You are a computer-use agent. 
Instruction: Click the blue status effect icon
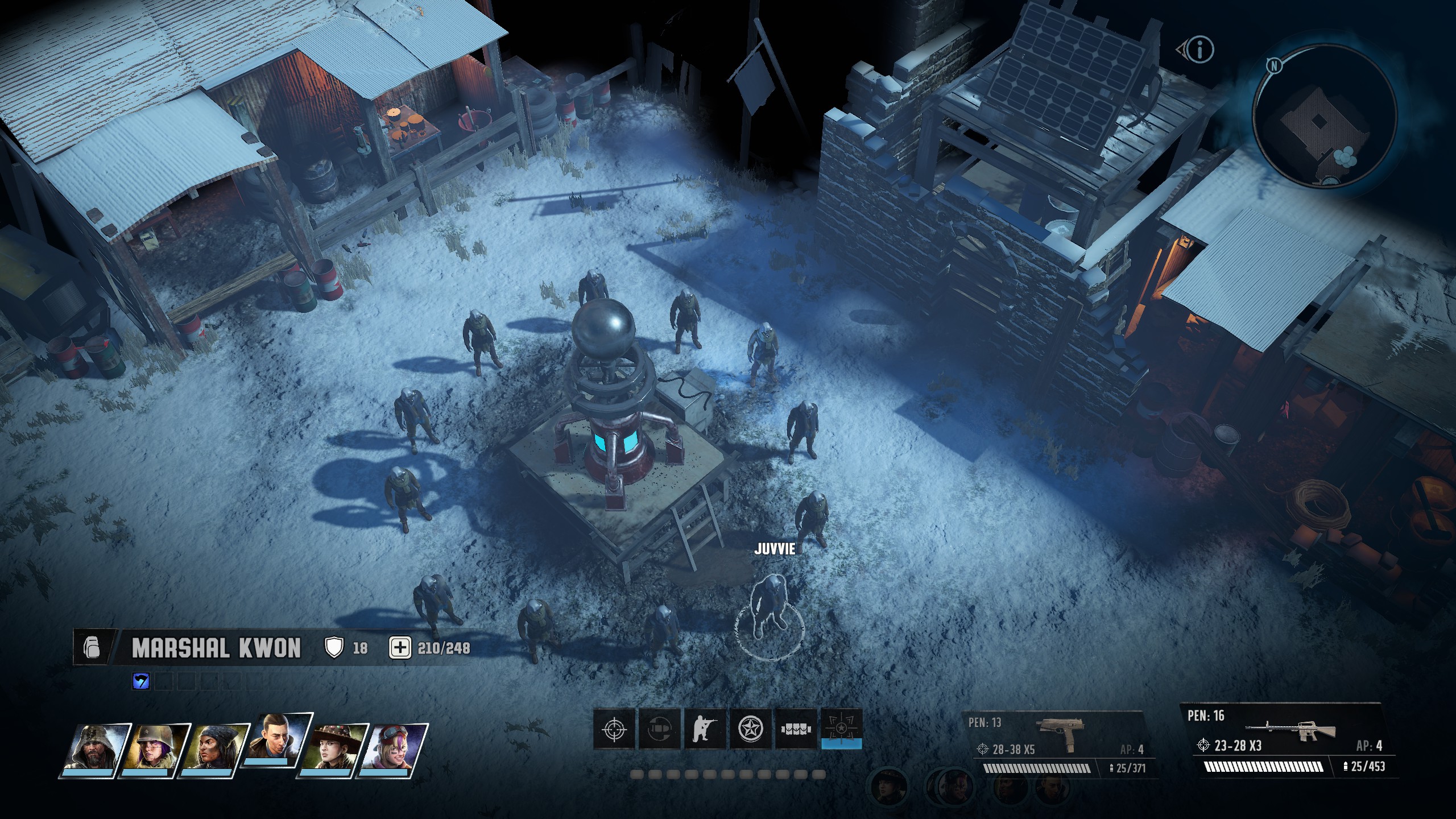click(141, 681)
